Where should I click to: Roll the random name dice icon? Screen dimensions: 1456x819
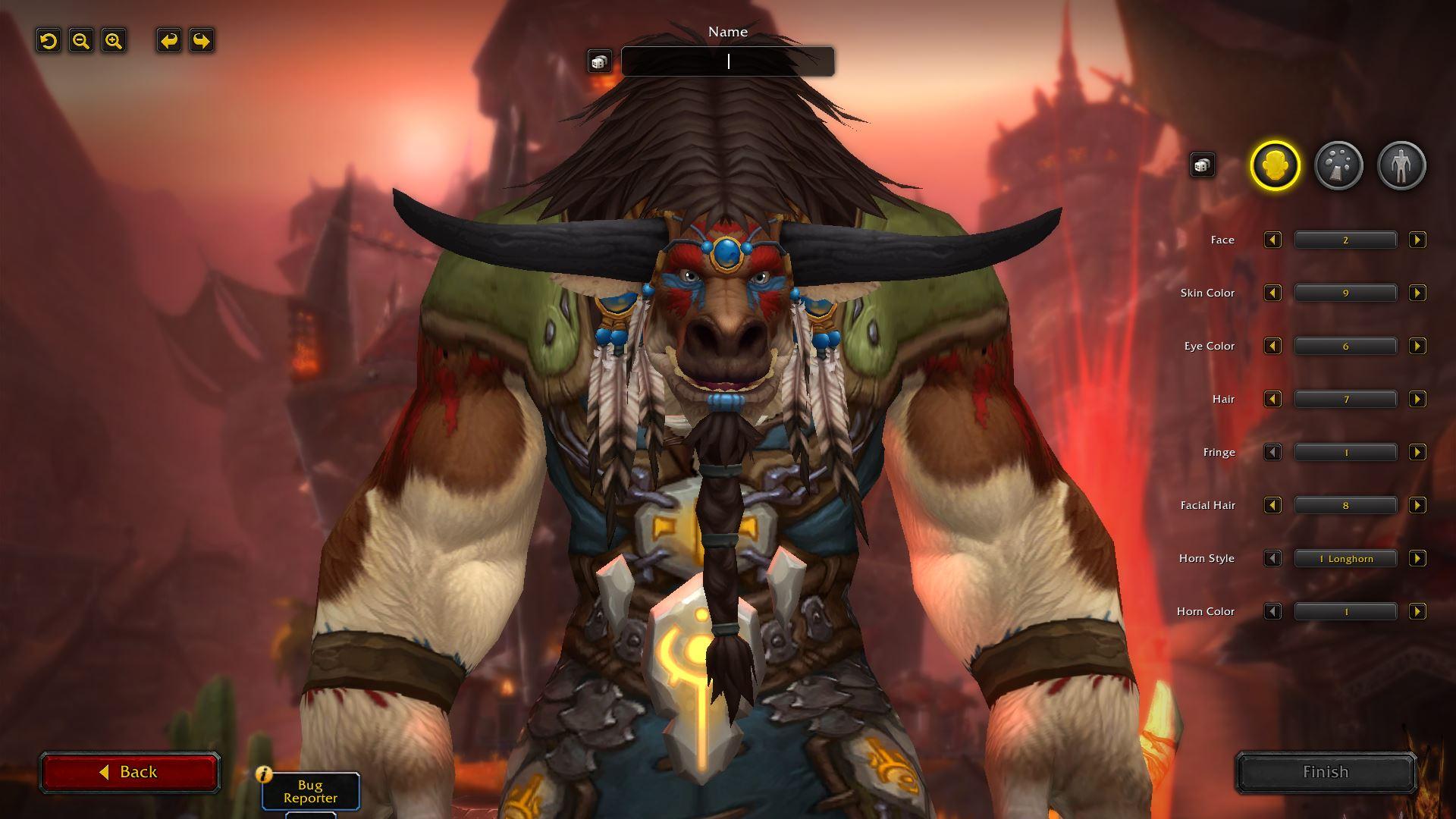click(x=600, y=61)
